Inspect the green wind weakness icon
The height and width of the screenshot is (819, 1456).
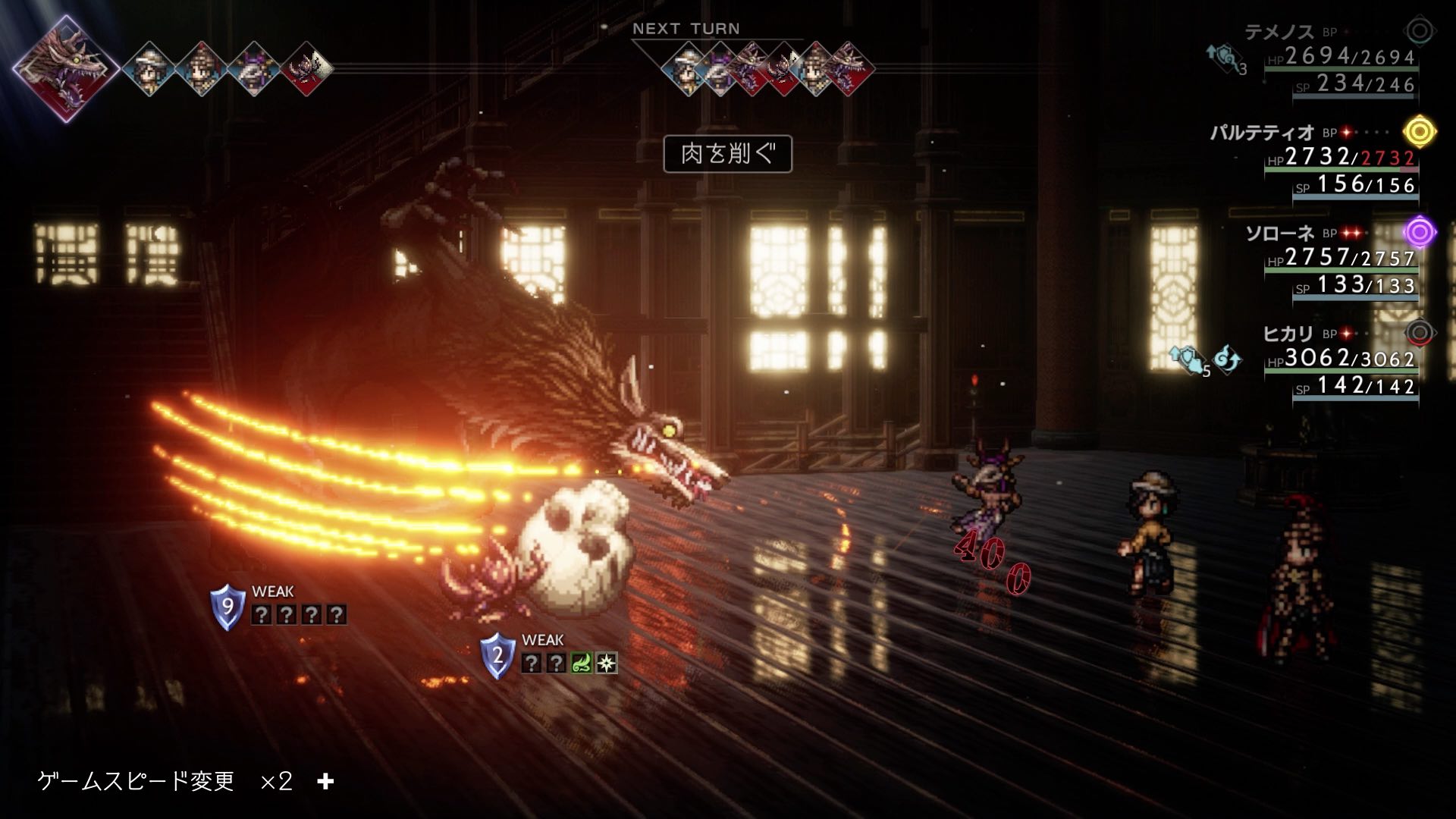click(581, 664)
